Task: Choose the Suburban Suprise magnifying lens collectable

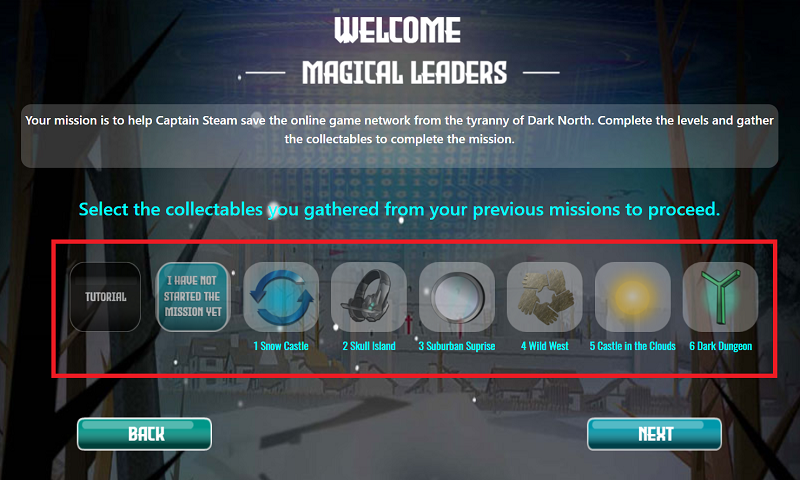Action: click(457, 297)
